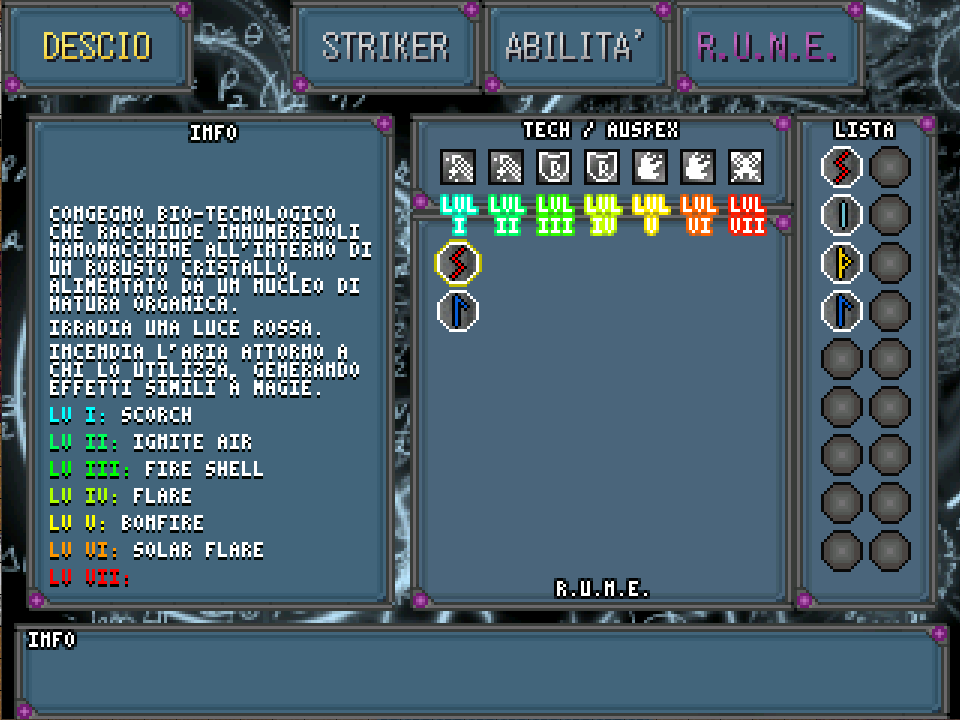Activate the explosion icon above LVL VII
960x720 pixels.
click(746, 166)
